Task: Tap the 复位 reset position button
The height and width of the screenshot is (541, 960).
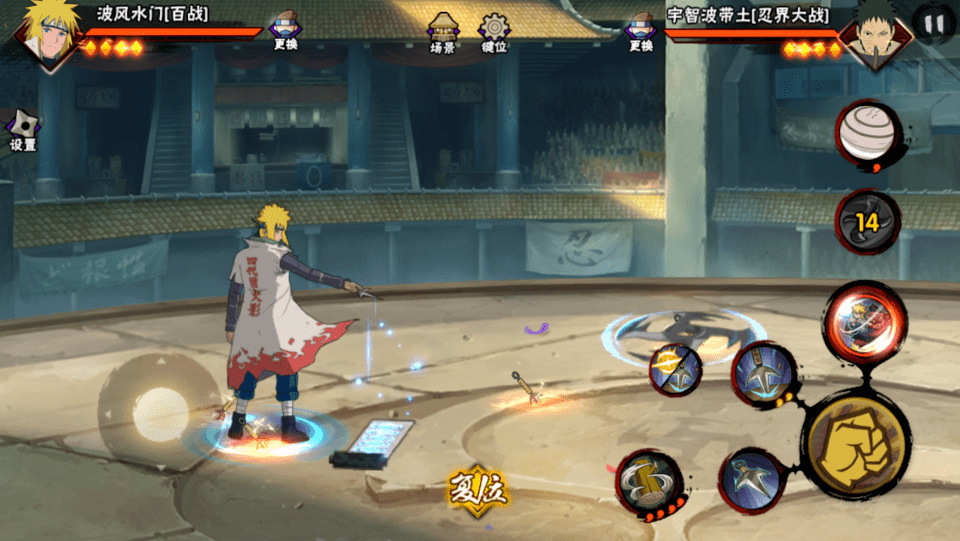Action: 477,490
